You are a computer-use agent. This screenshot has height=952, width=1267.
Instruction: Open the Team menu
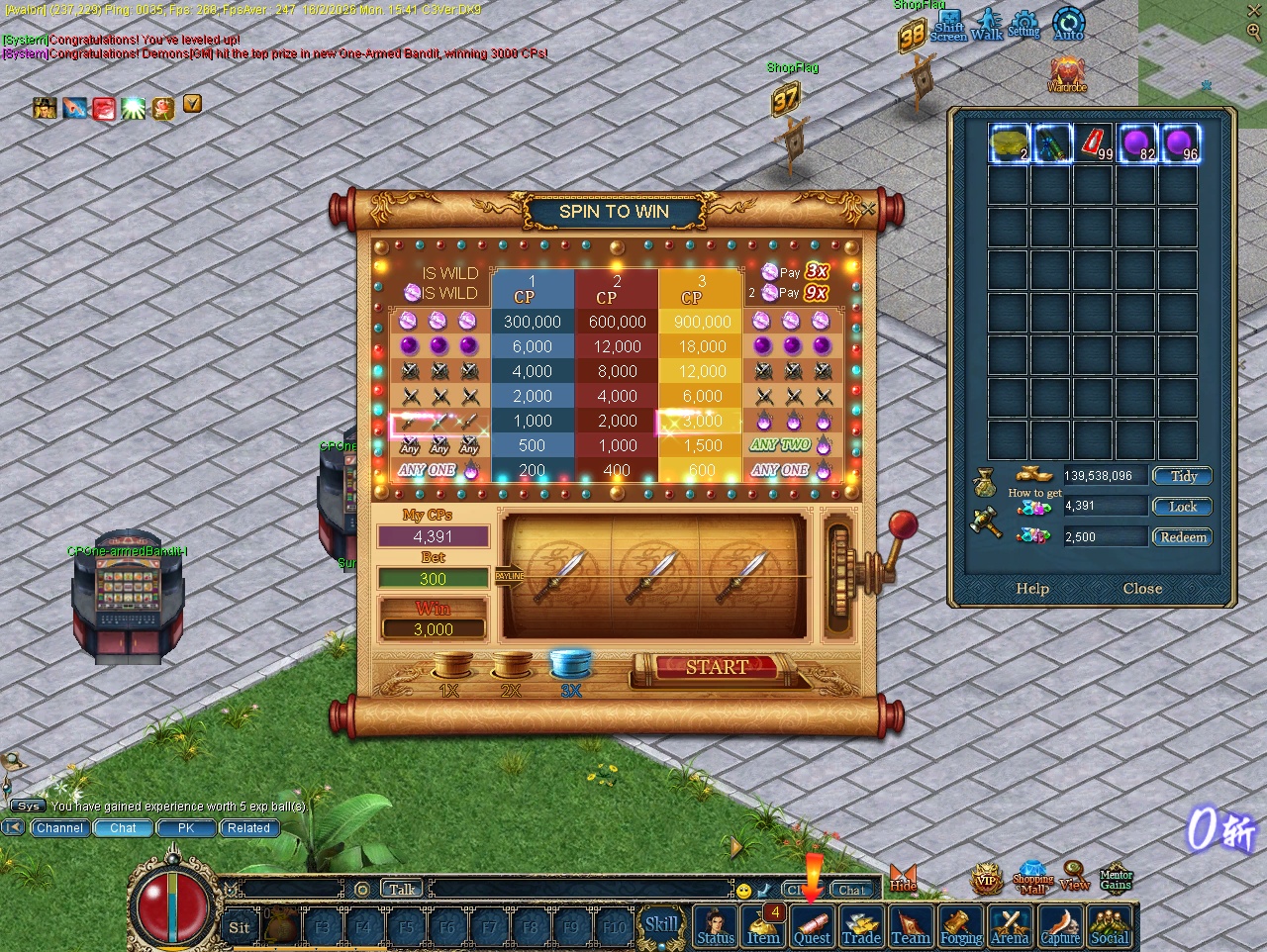point(911,926)
